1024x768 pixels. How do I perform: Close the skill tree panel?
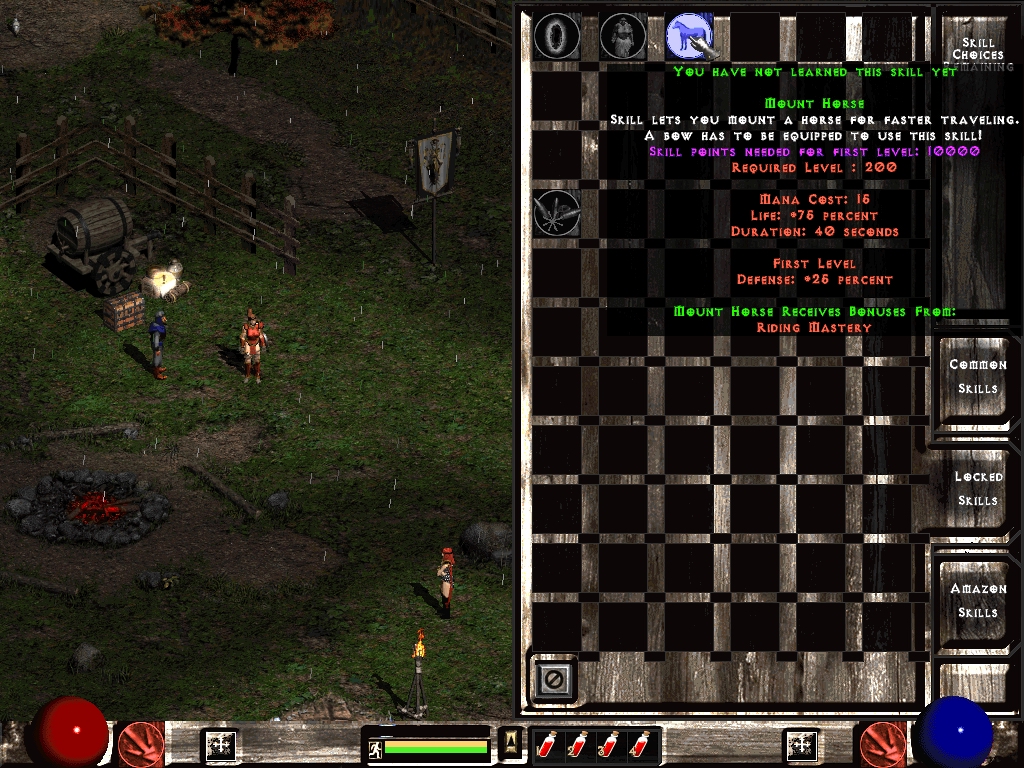click(554, 679)
